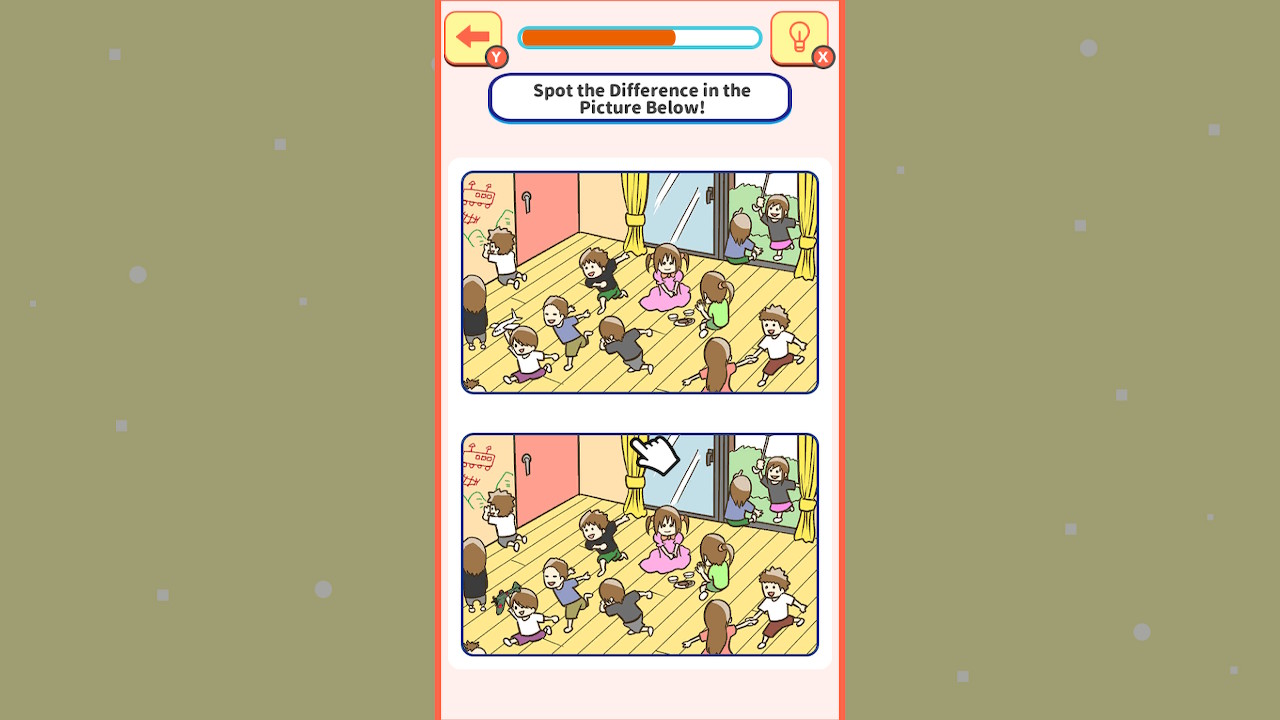Click the pink door in bottom picture

[x=549, y=478]
